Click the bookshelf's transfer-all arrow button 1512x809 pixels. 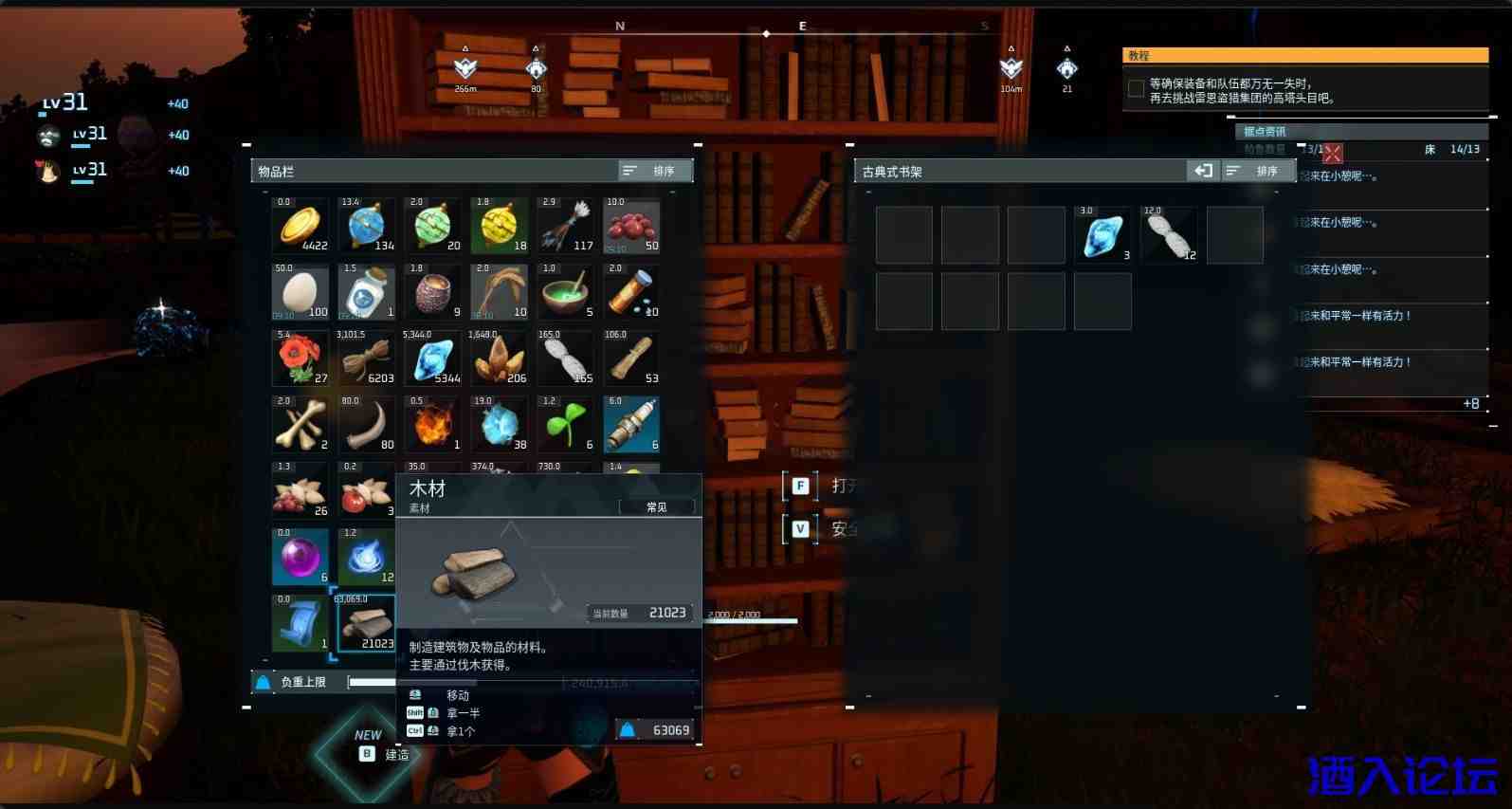click(1203, 171)
